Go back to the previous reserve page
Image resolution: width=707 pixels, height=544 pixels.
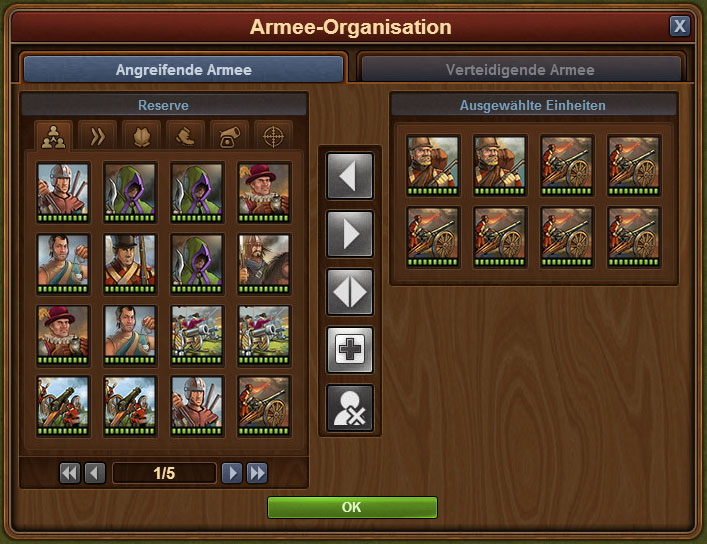click(95, 473)
